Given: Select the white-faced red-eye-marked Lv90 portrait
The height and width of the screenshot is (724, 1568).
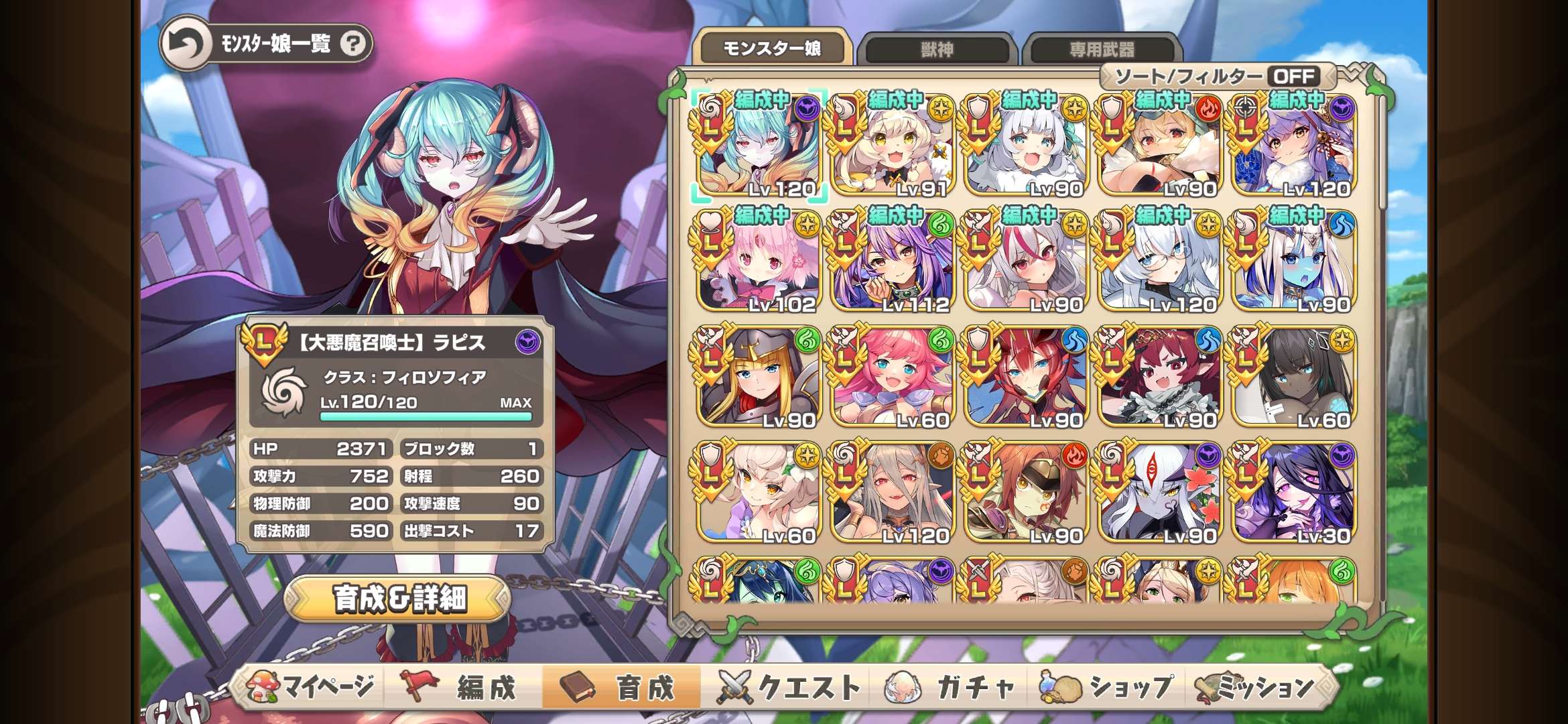Looking at the screenshot, I should click(x=1161, y=492).
